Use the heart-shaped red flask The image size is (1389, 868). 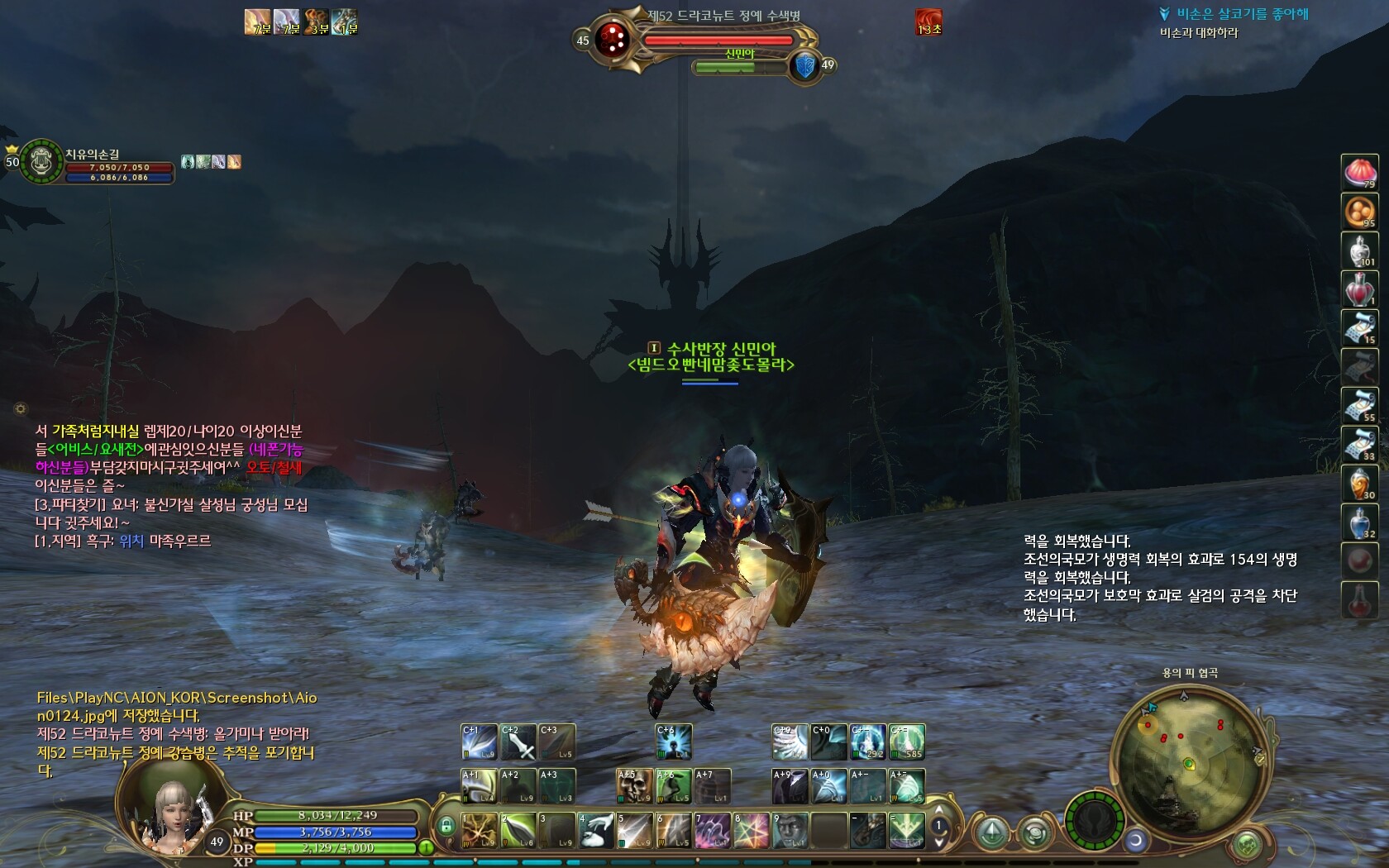[1360, 289]
